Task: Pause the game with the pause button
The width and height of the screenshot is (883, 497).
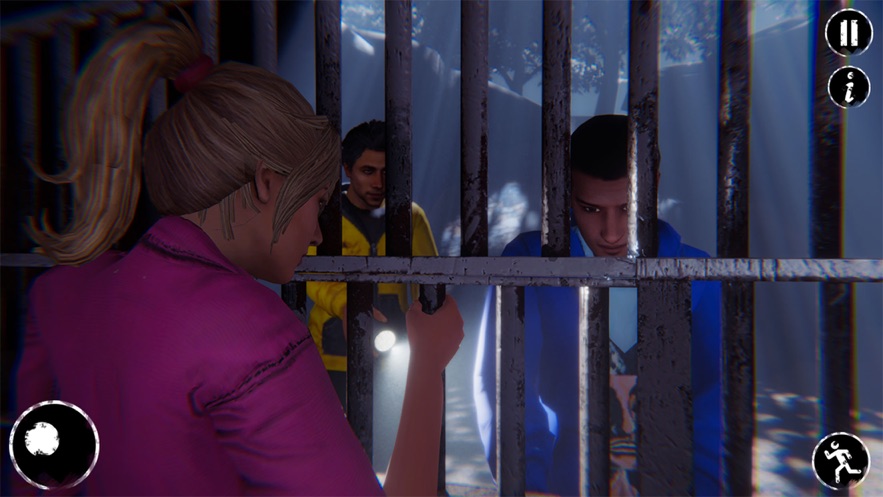Action: point(848,32)
